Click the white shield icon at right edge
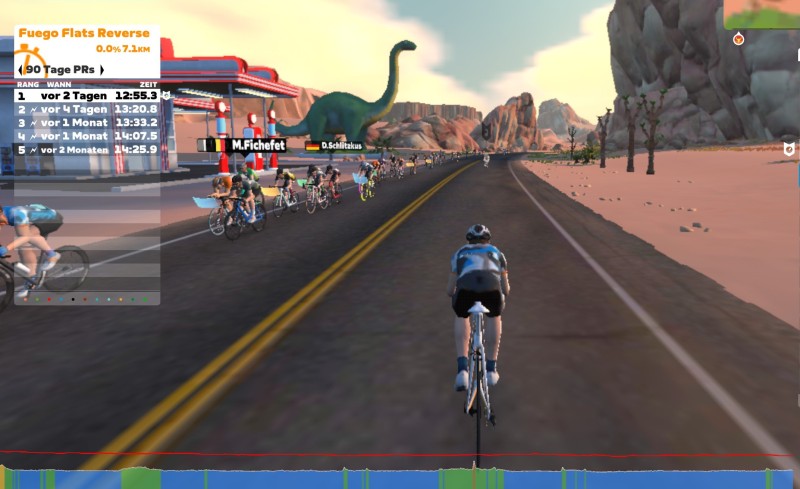This screenshot has height=489, width=800. [789, 149]
